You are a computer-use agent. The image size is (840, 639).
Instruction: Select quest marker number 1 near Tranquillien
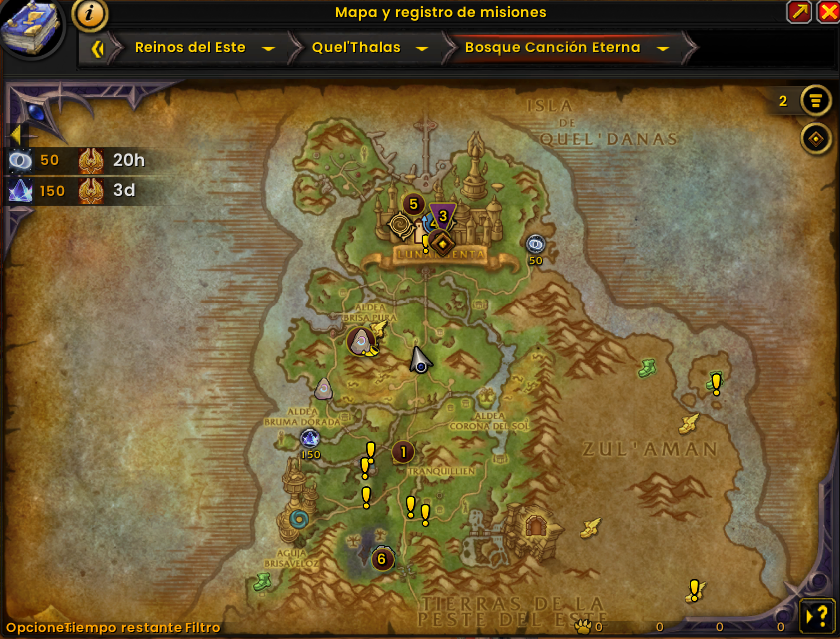point(403,452)
